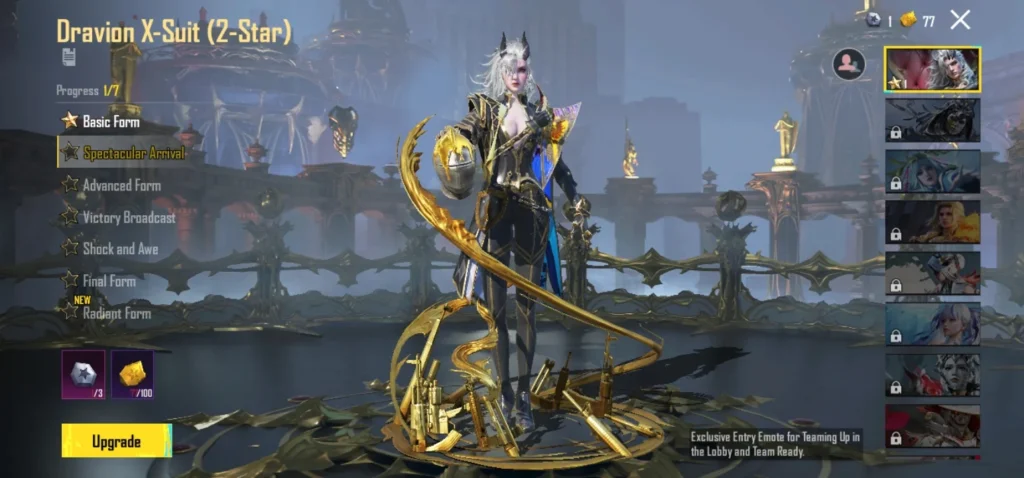Close the X-Suit screen
1024x478 pixels.
[x=960, y=19]
